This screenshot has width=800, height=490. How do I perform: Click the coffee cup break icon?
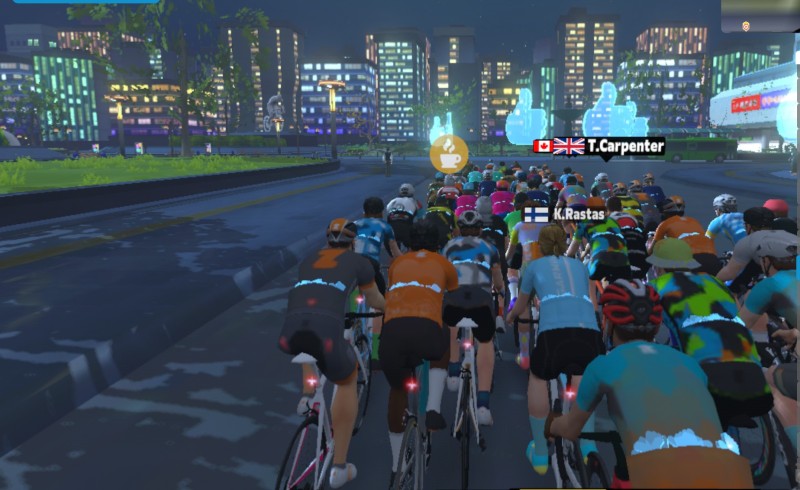449,155
